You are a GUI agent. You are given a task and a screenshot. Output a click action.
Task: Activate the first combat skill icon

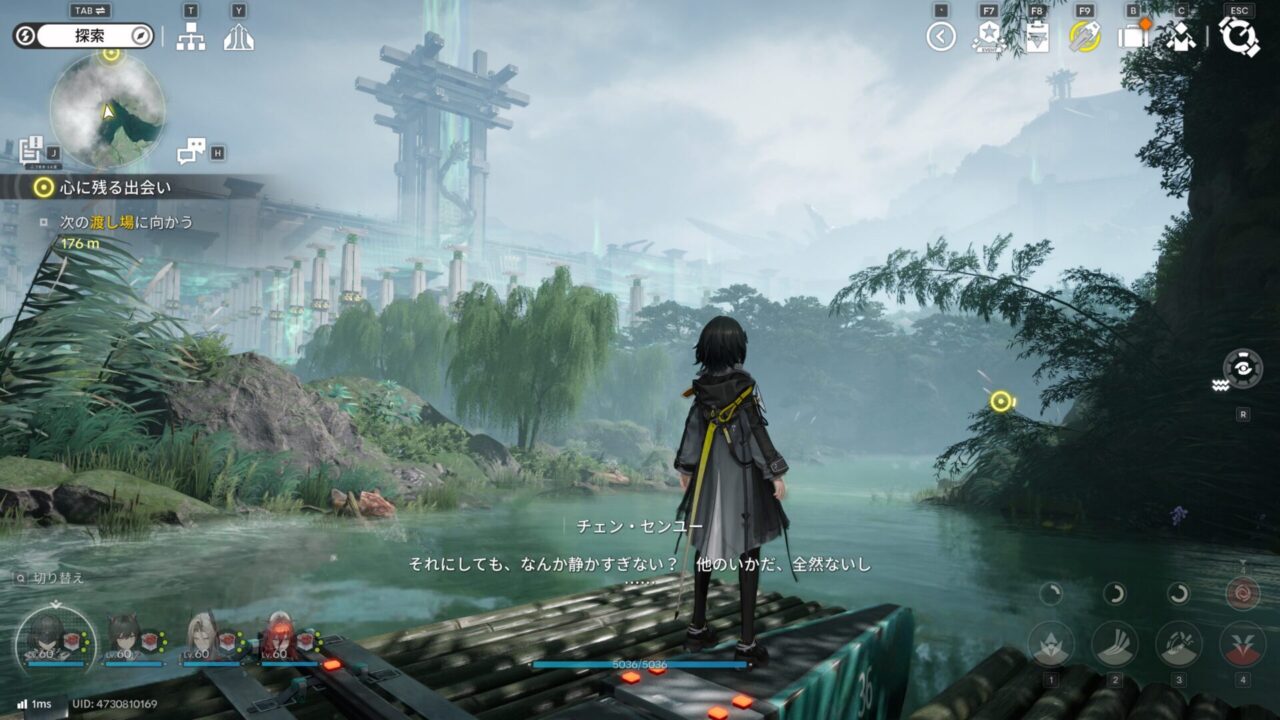pyautogui.click(x=1051, y=643)
